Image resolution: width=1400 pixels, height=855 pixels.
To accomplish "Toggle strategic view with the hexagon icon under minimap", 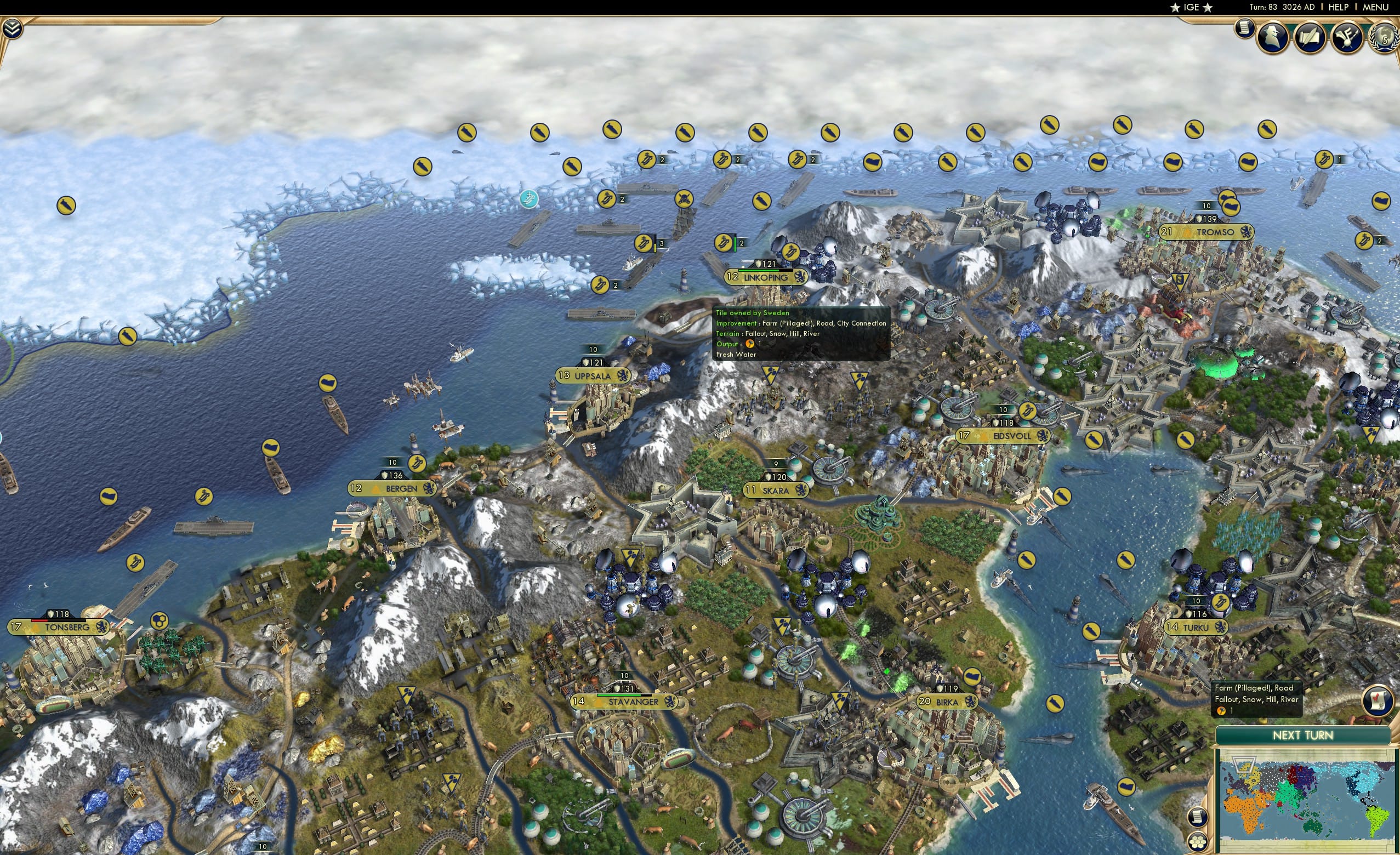I will click(x=1198, y=843).
